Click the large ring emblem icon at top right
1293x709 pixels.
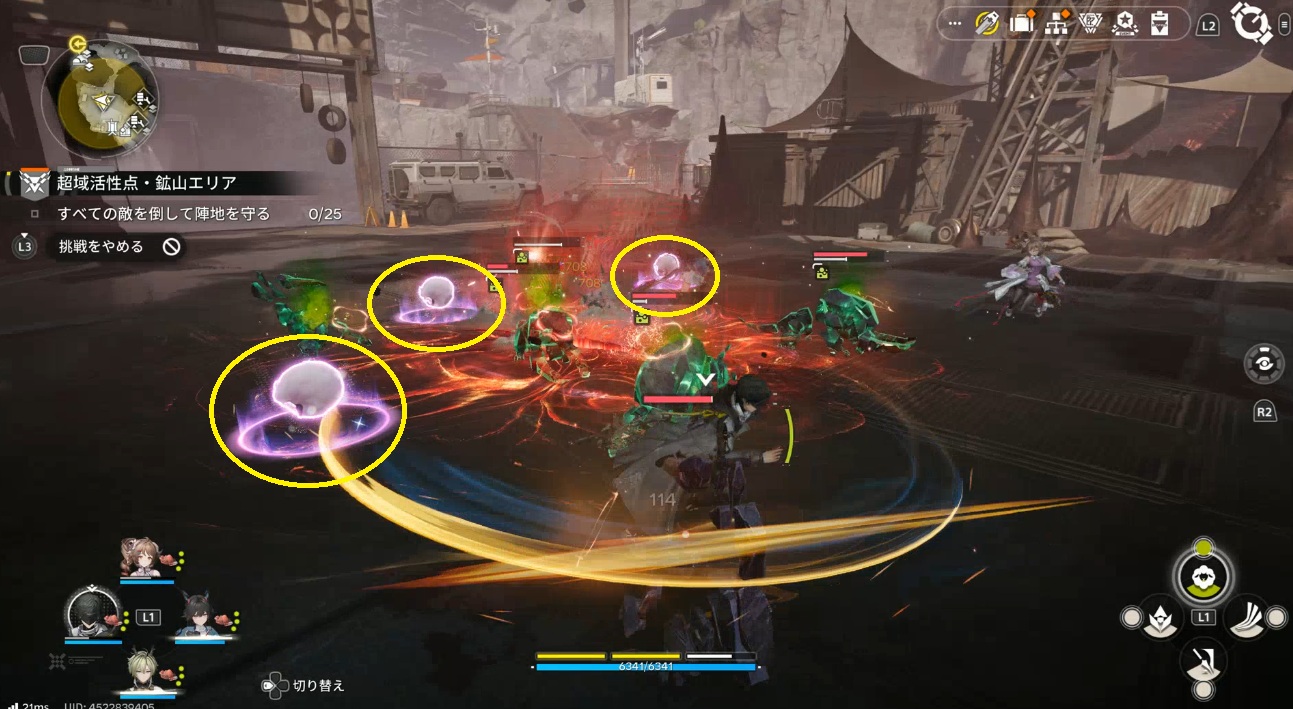click(1250, 23)
